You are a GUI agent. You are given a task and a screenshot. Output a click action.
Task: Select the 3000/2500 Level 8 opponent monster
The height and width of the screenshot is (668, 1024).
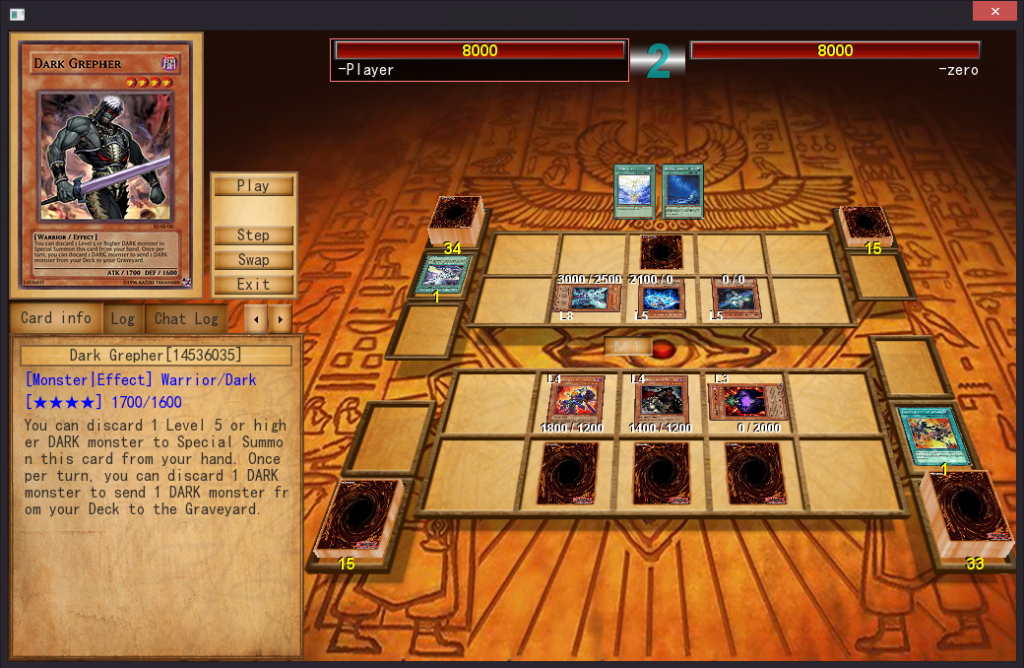point(588,299)
